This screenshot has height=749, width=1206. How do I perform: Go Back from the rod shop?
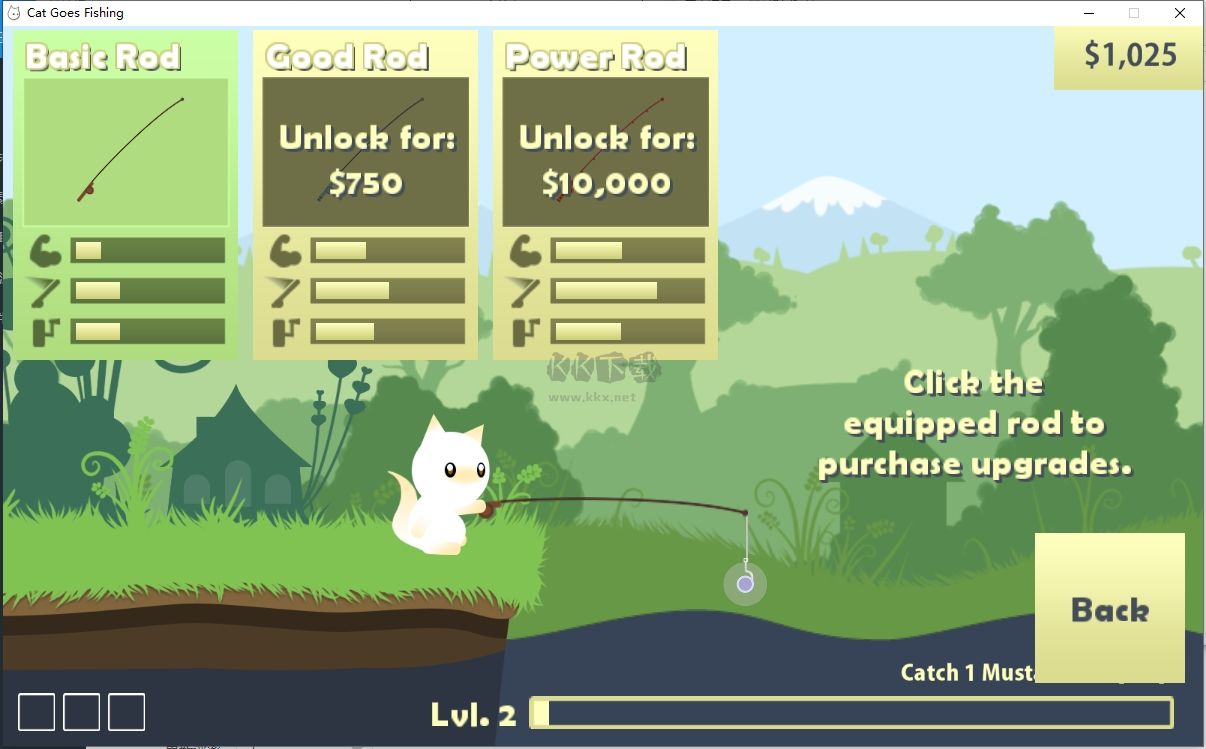(1109, 608)
